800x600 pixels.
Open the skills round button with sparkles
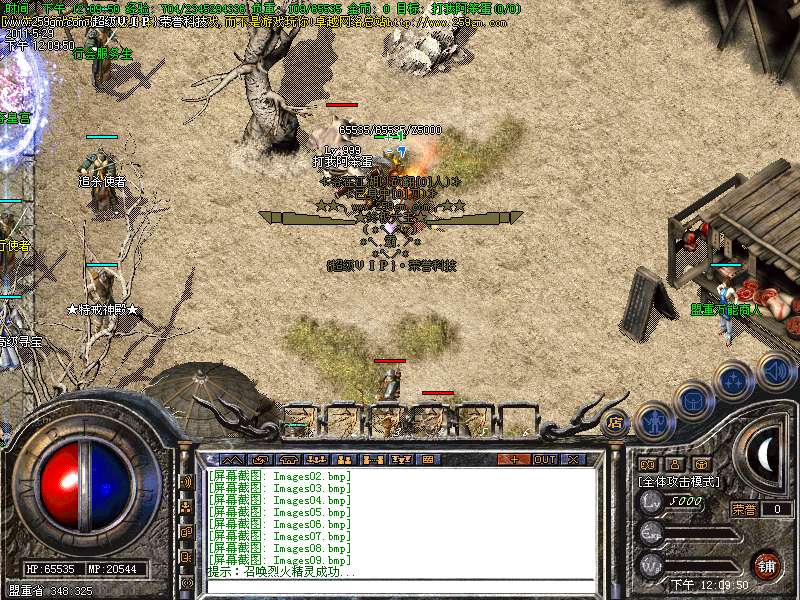734,380
